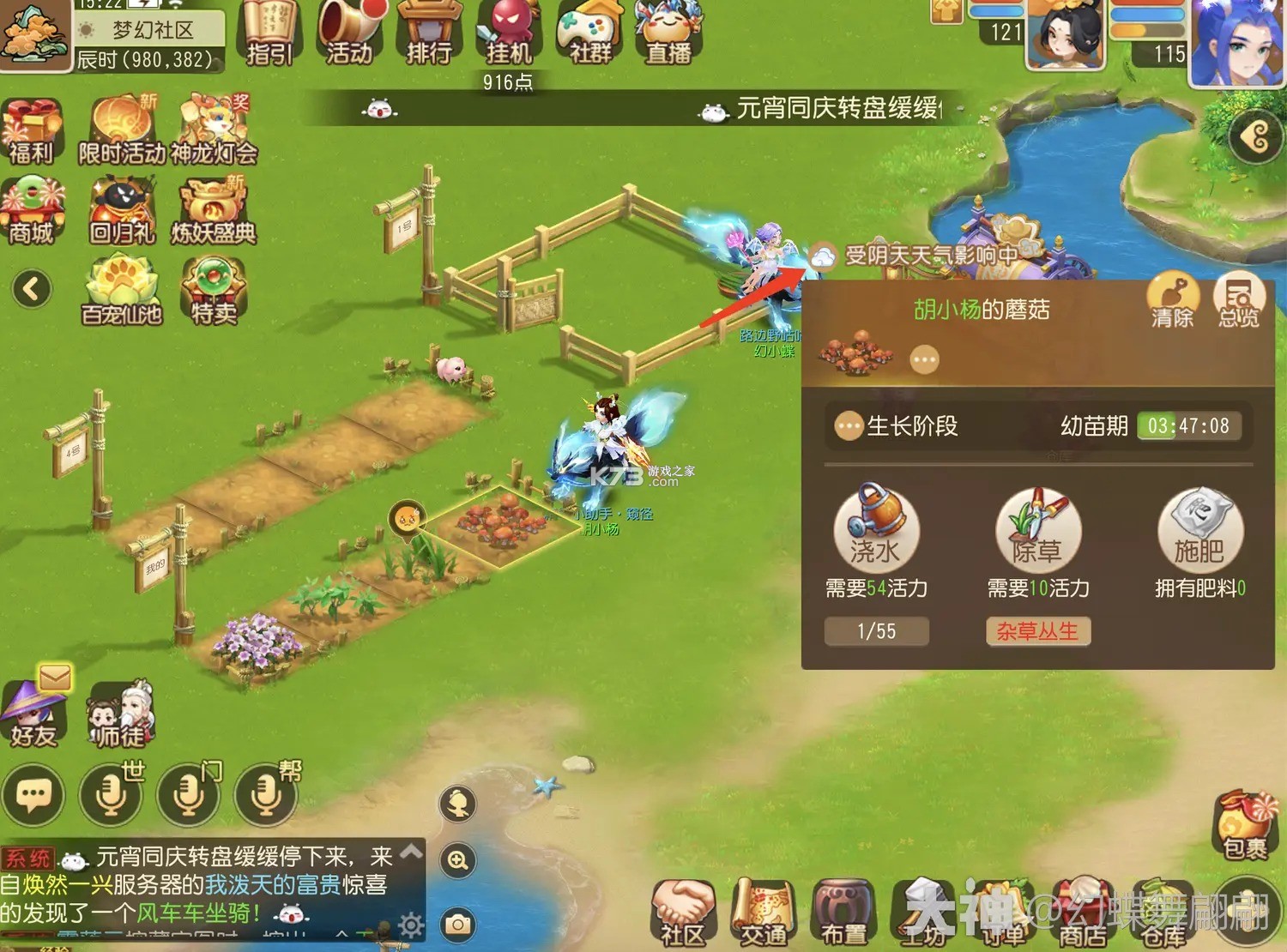
Task: Select the 除草 weeding tool
Action: (1038, 532)
